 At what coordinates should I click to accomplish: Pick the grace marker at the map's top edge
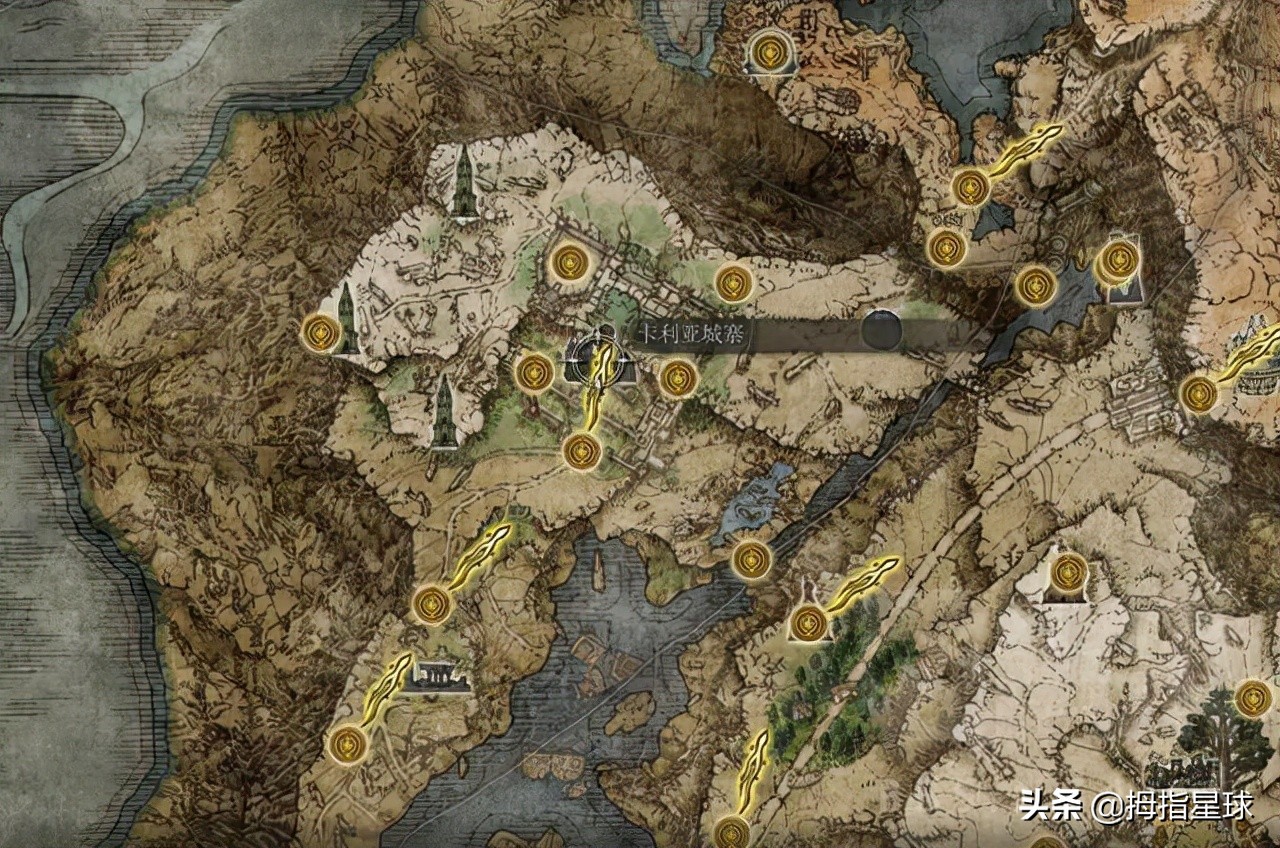point(768,52)
